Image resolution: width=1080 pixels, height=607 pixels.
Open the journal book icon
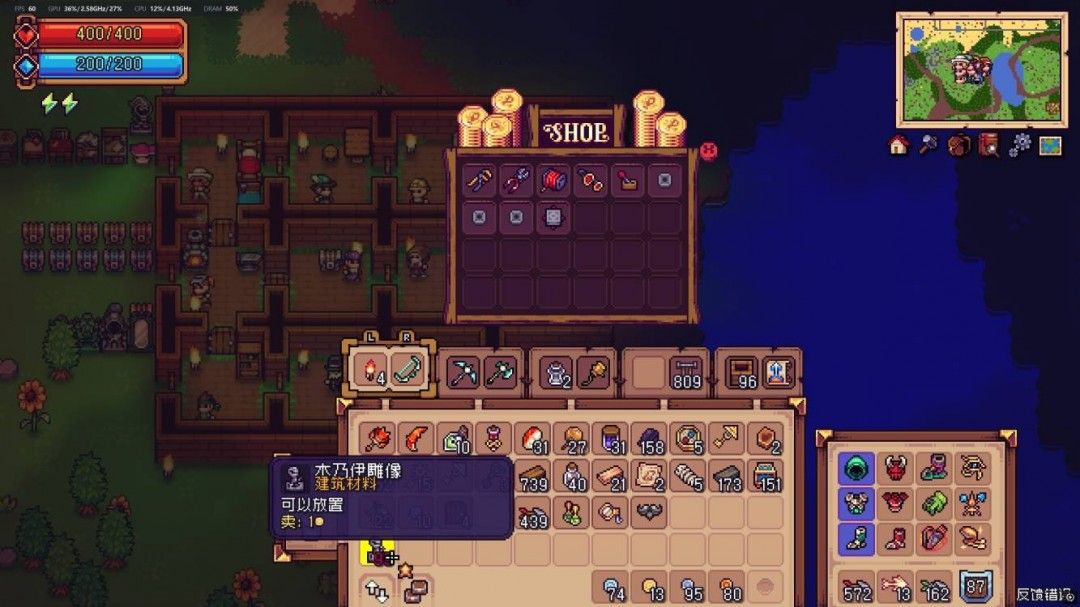pos(989,146)
